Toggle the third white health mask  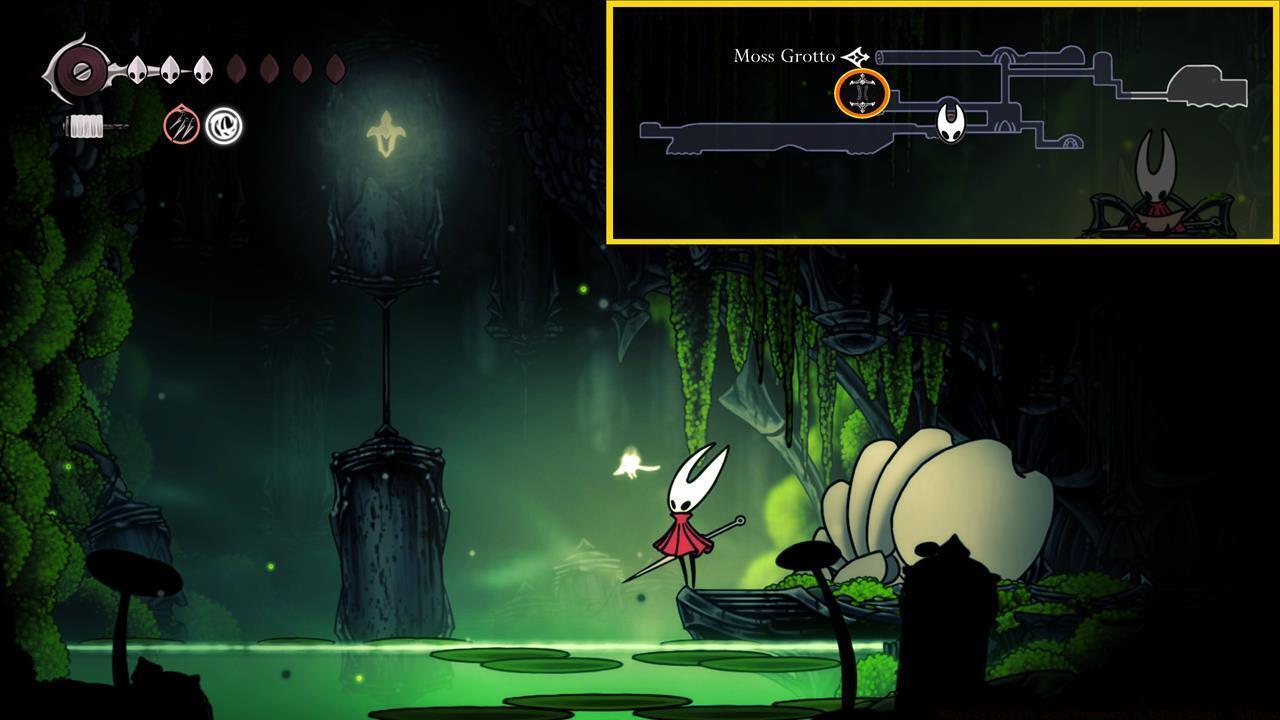click(203, 72)
